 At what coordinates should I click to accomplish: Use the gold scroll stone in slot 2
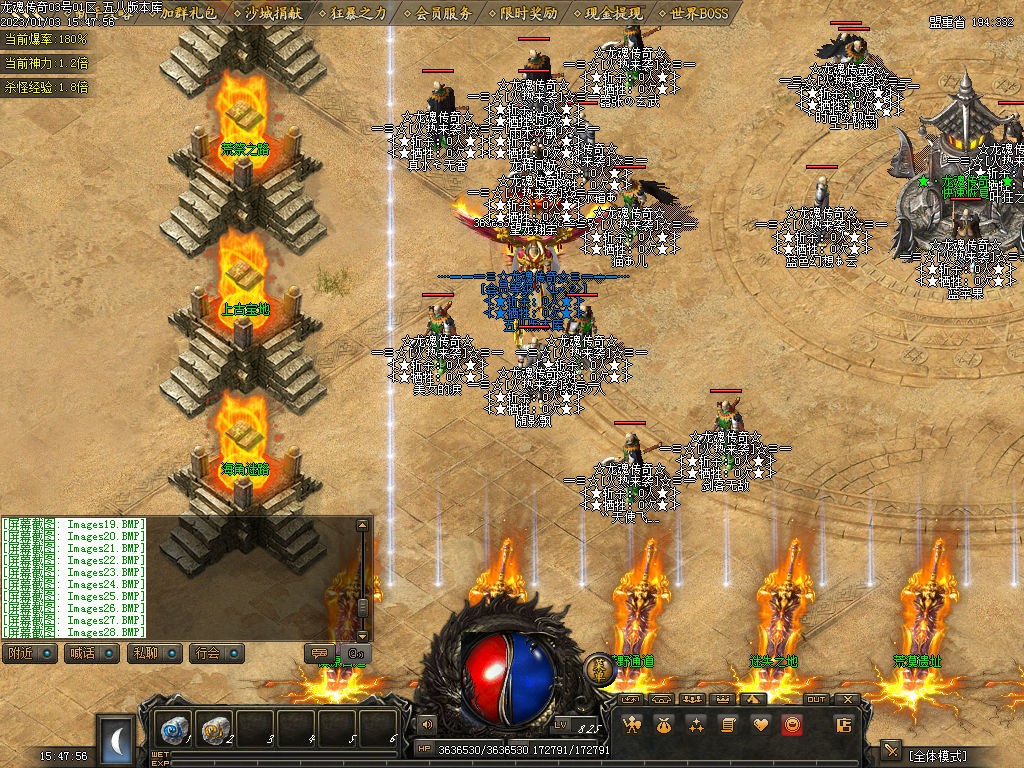(214, 729)
